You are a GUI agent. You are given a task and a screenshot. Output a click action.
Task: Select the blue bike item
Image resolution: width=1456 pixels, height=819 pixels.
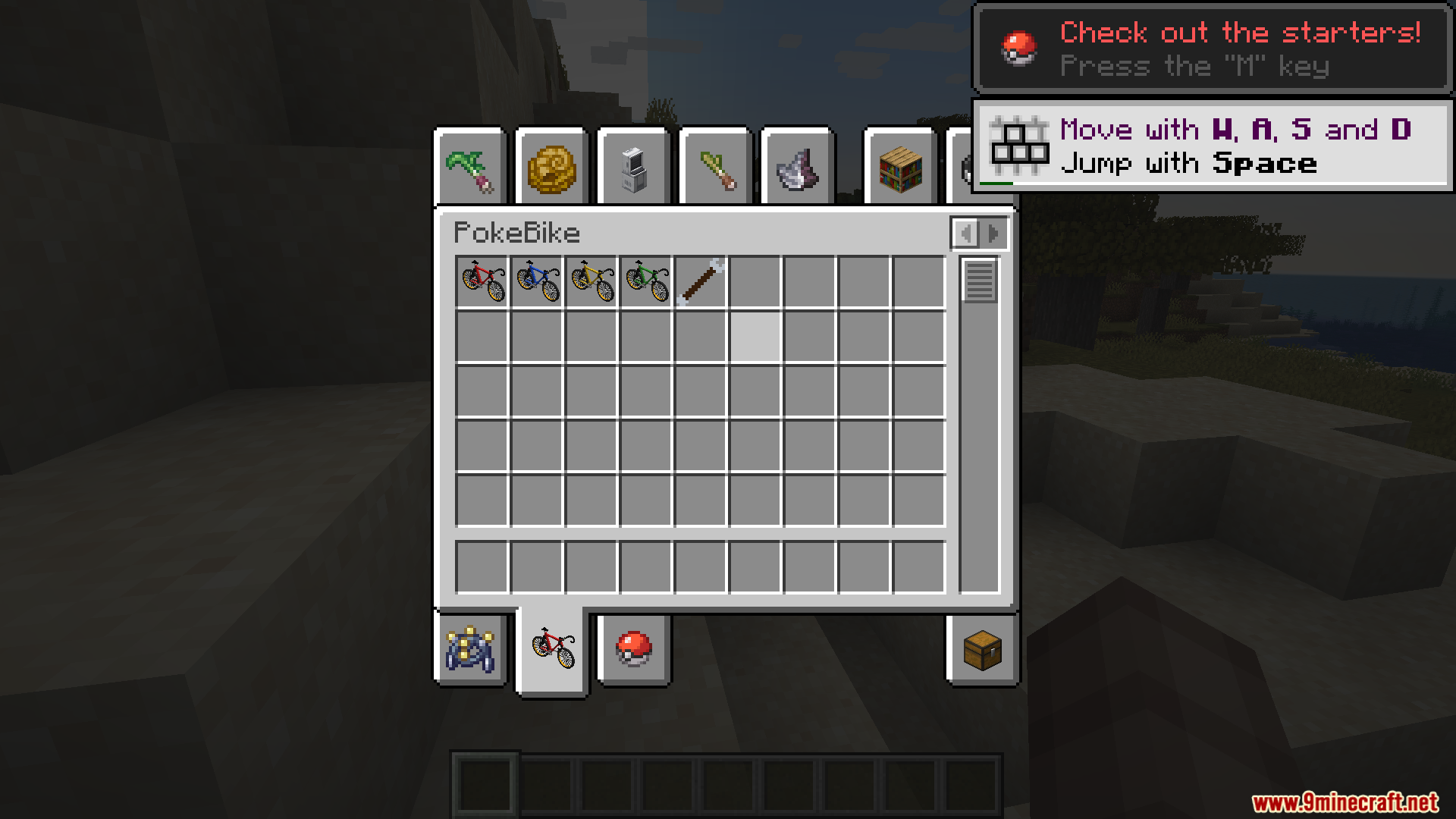pyautogui.click(x=537, y=281)
